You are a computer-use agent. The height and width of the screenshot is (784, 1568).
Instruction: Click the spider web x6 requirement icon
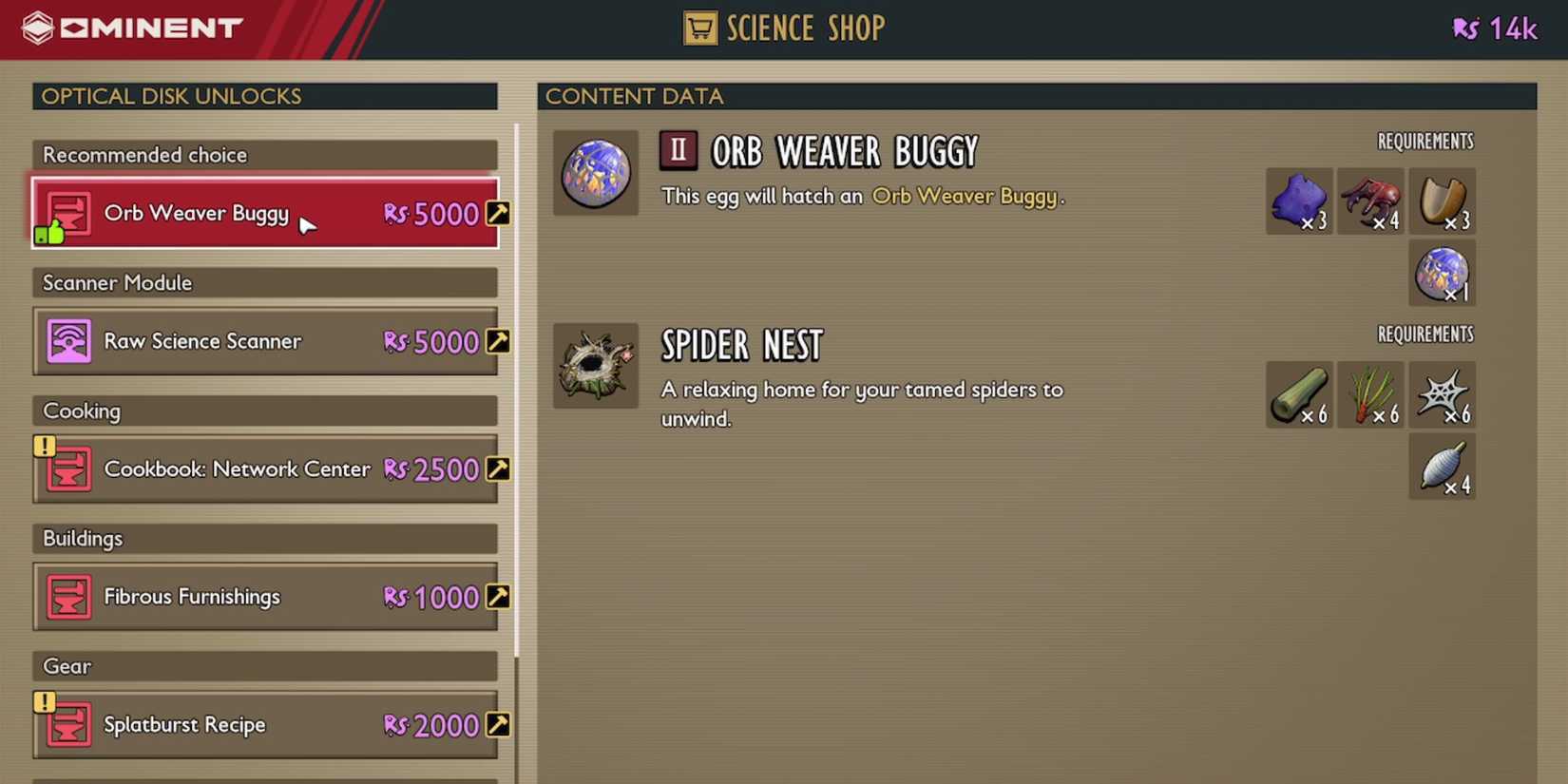pos(1442,394)
